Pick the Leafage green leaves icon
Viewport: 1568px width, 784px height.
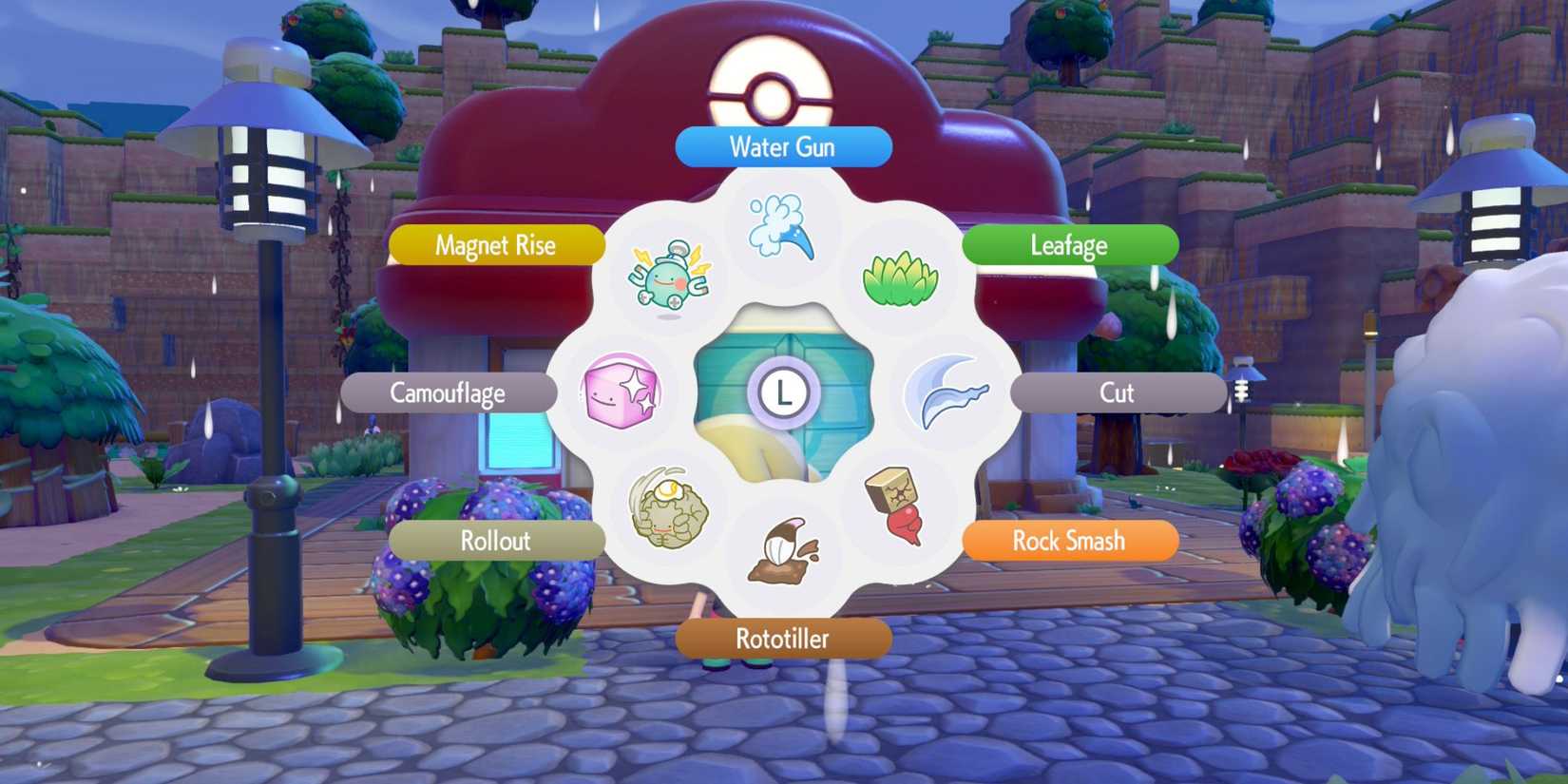click(898, 278)
